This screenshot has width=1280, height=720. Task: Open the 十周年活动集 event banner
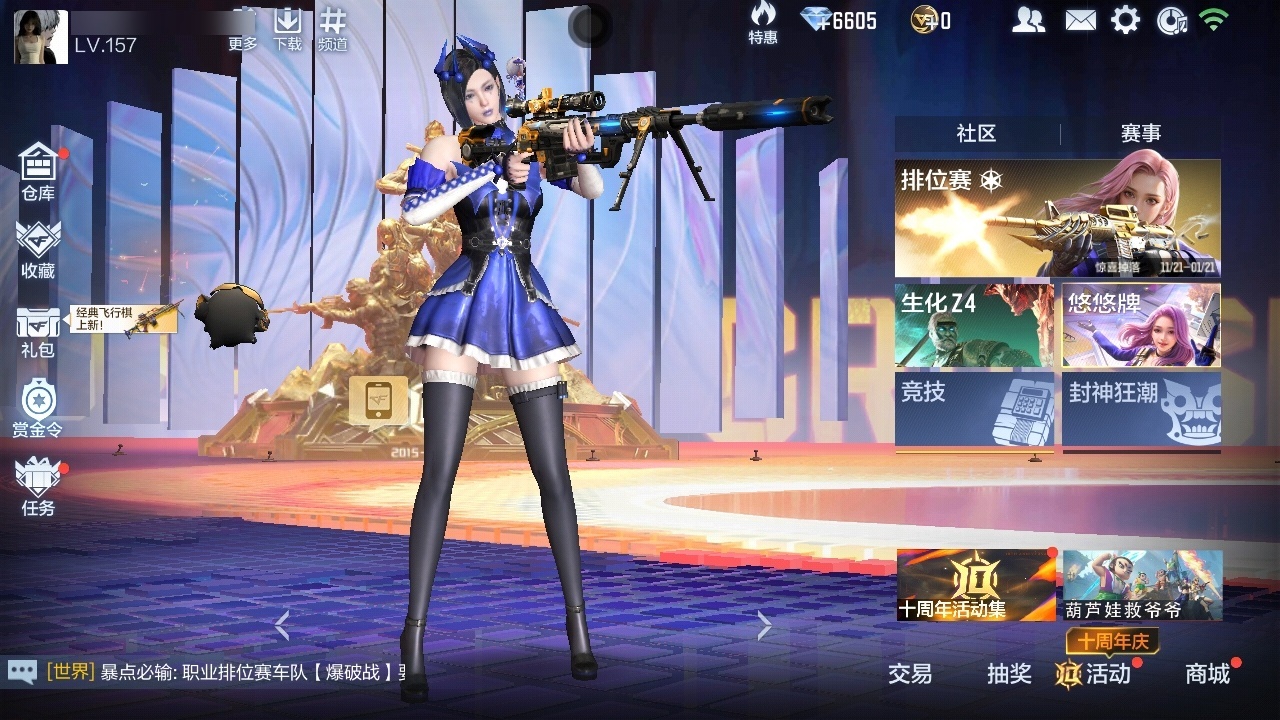click(976, 585)
